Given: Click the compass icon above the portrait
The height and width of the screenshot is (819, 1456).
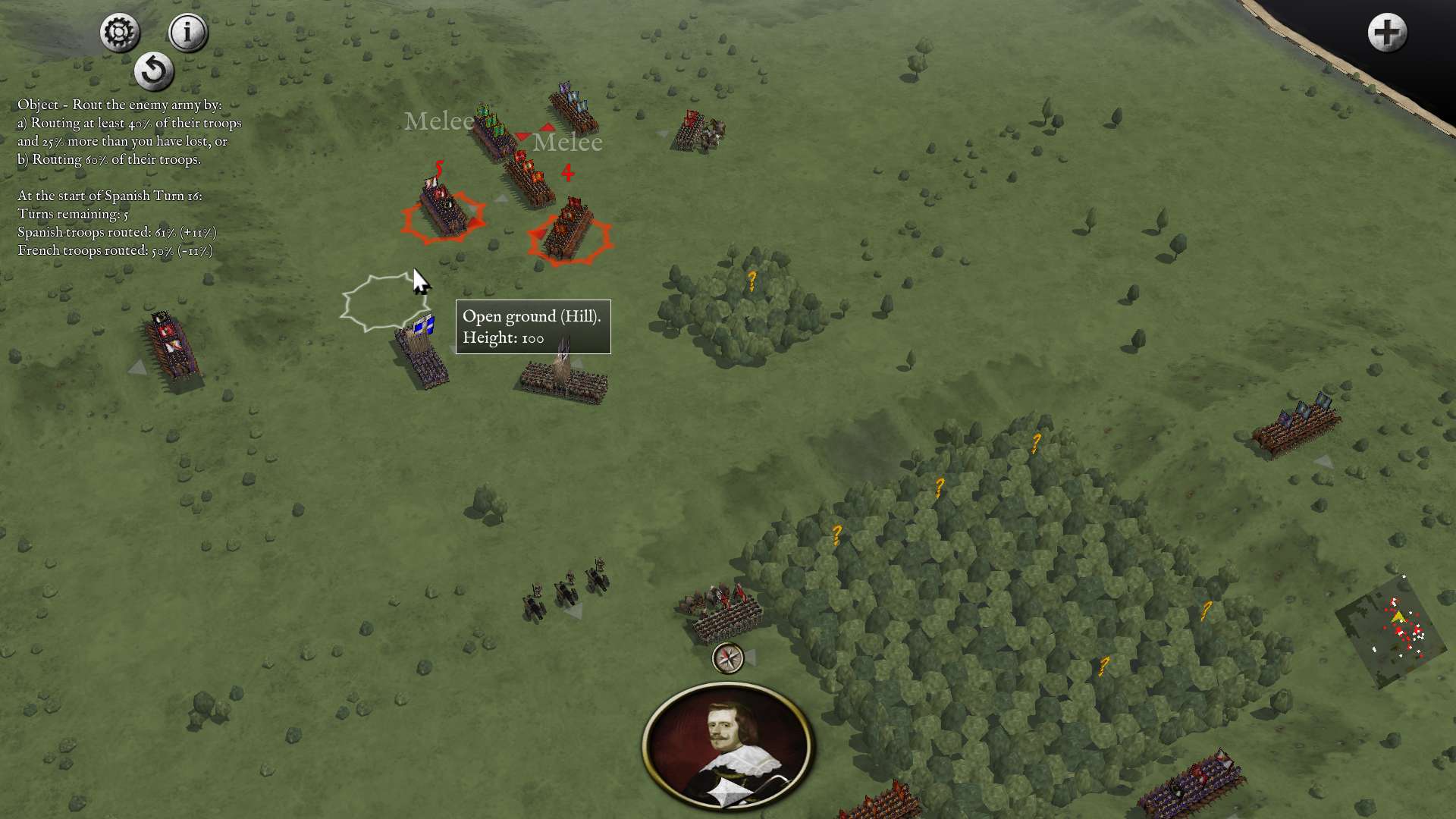Looking at the screenshot, I should pos(728,657).
